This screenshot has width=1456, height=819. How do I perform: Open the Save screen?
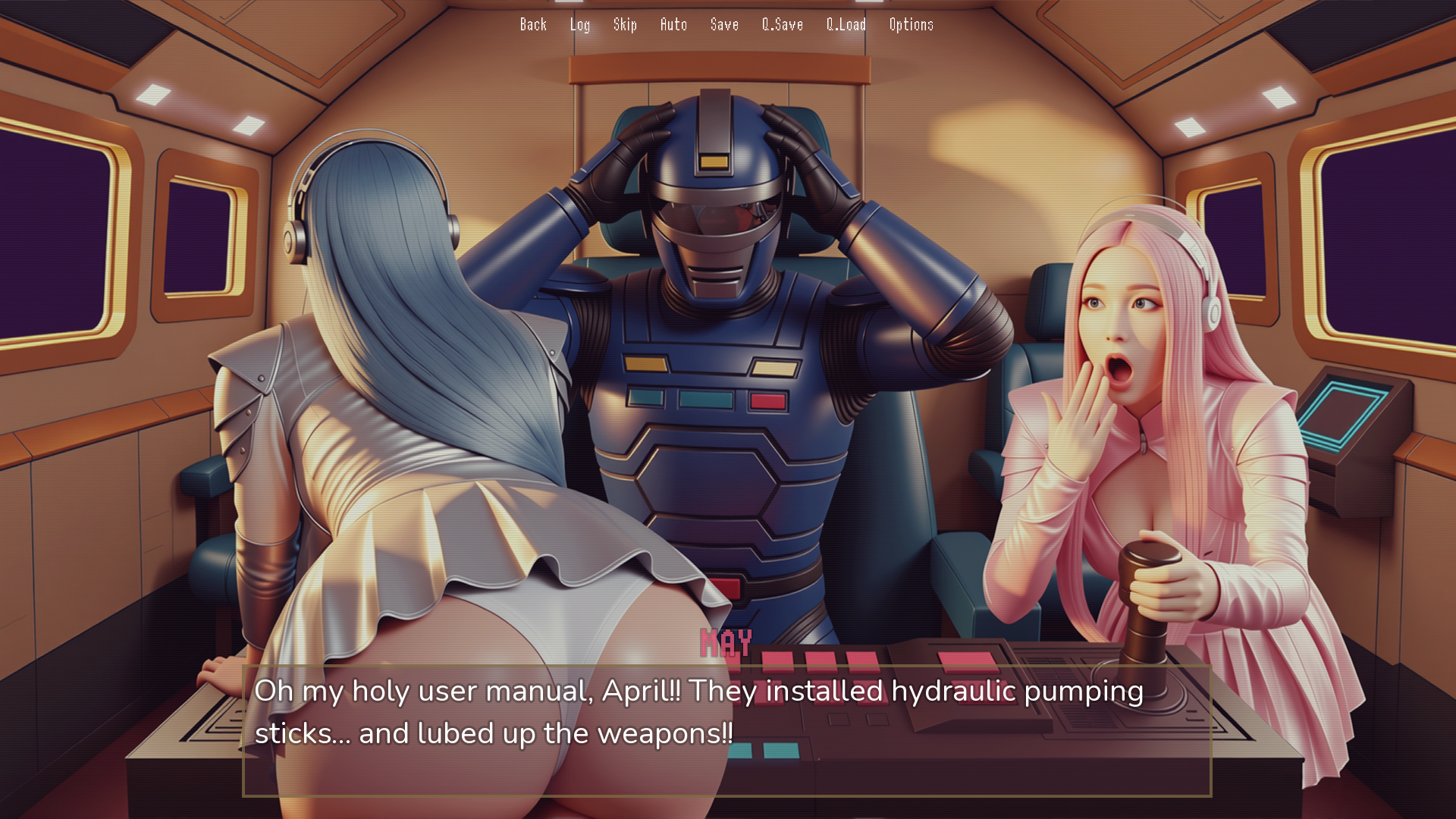(x=723, y=24)
